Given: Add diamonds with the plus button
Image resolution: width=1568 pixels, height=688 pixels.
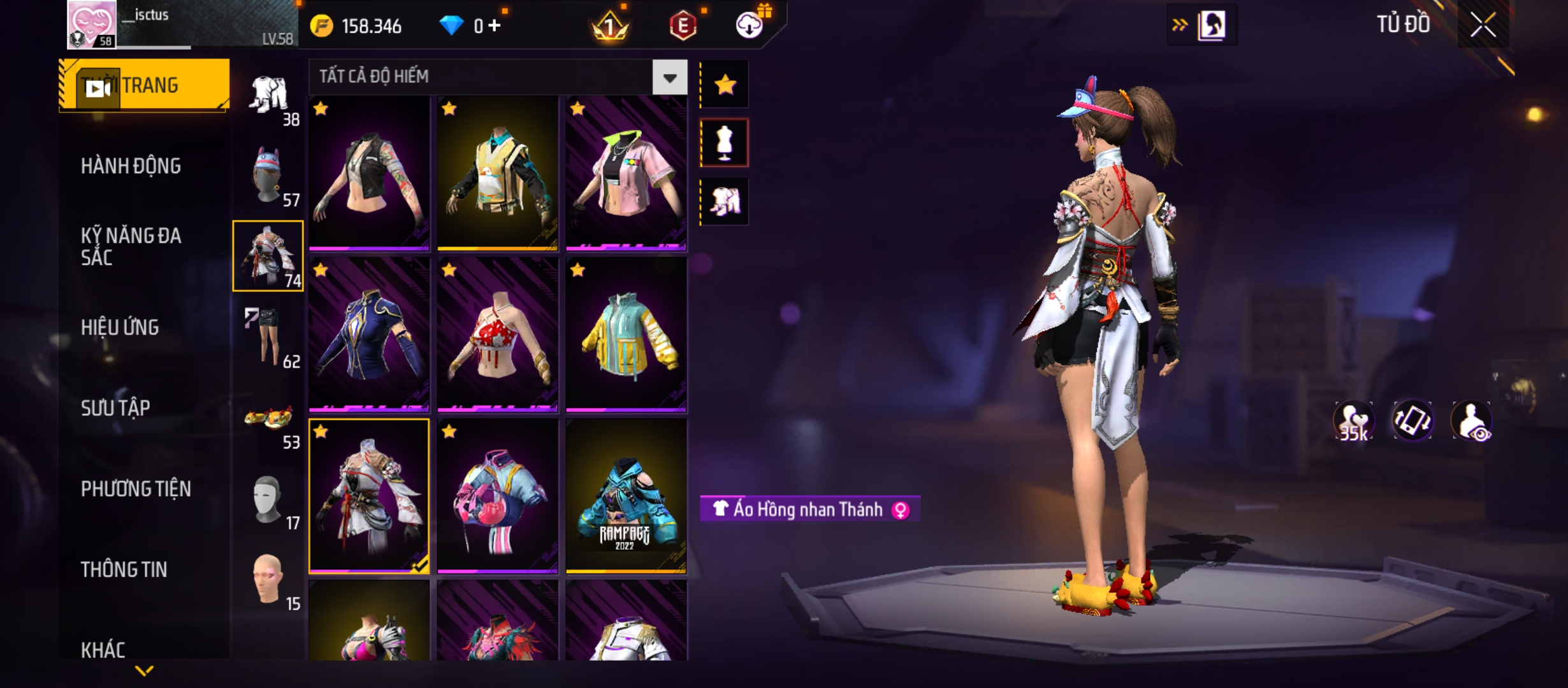Looking at the screenshot, I should tap(495, 26).
